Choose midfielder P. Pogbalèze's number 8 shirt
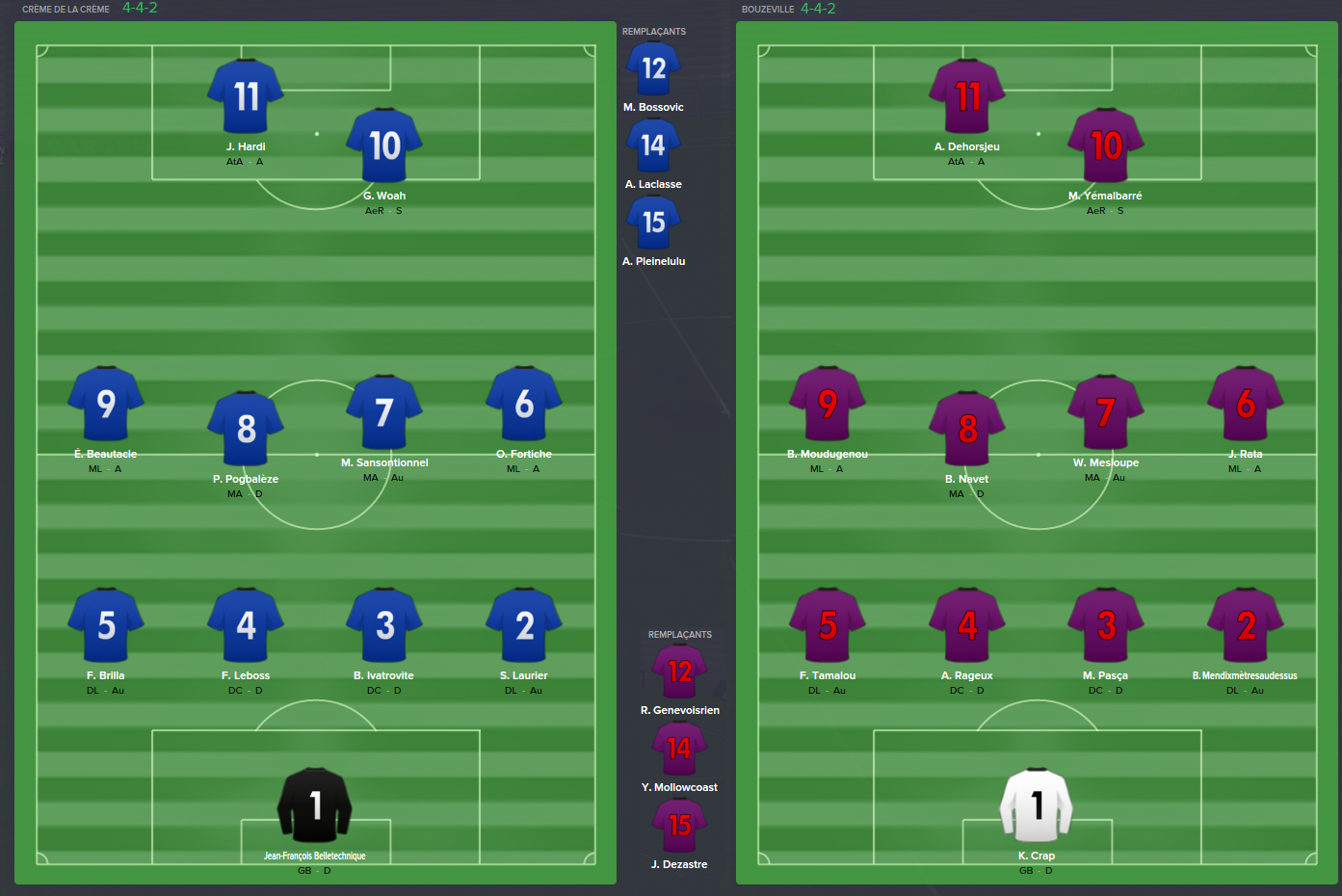1342x896 pixels. click(246, 428)
